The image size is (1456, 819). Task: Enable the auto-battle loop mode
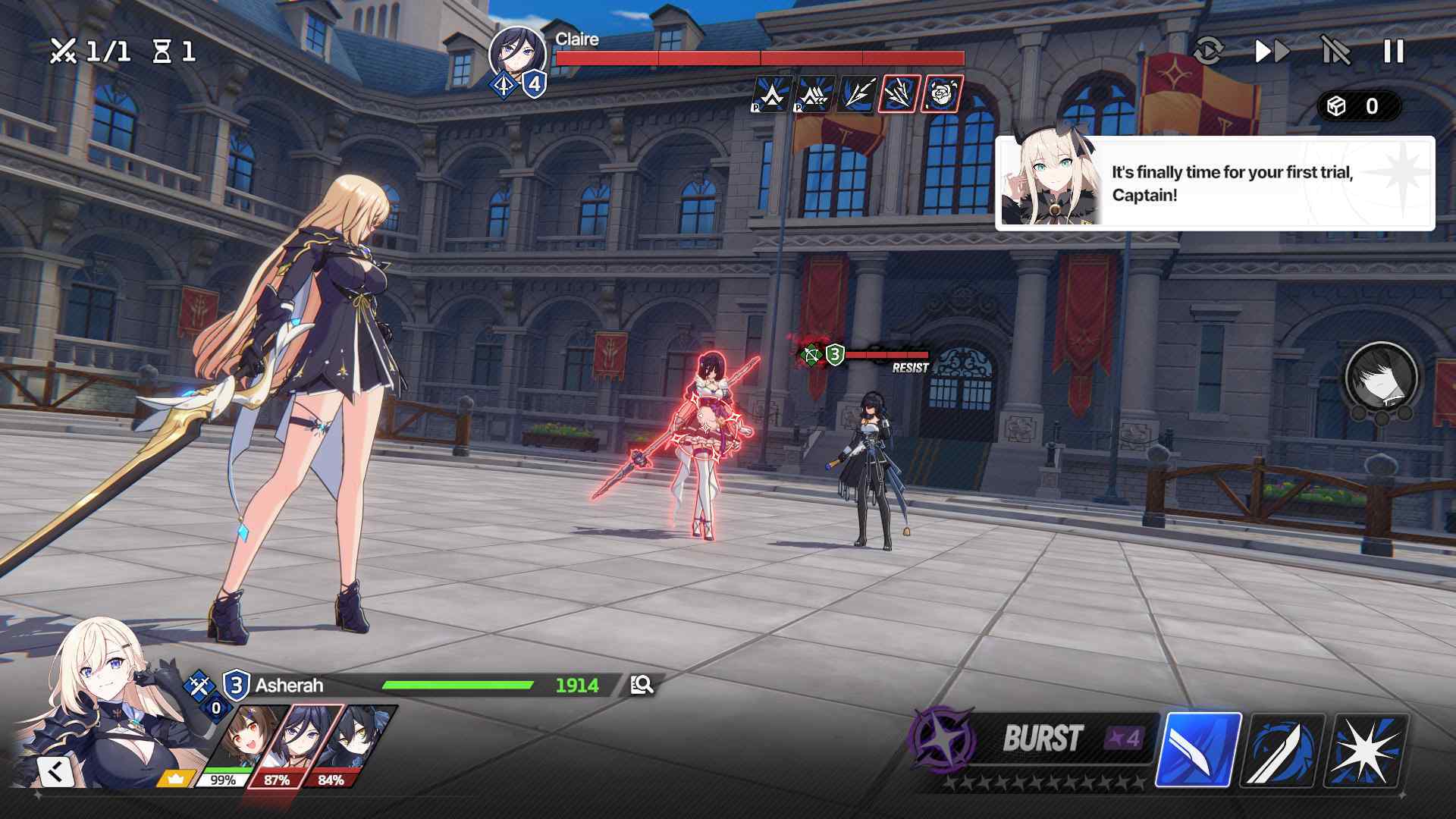coord(1211,53)
